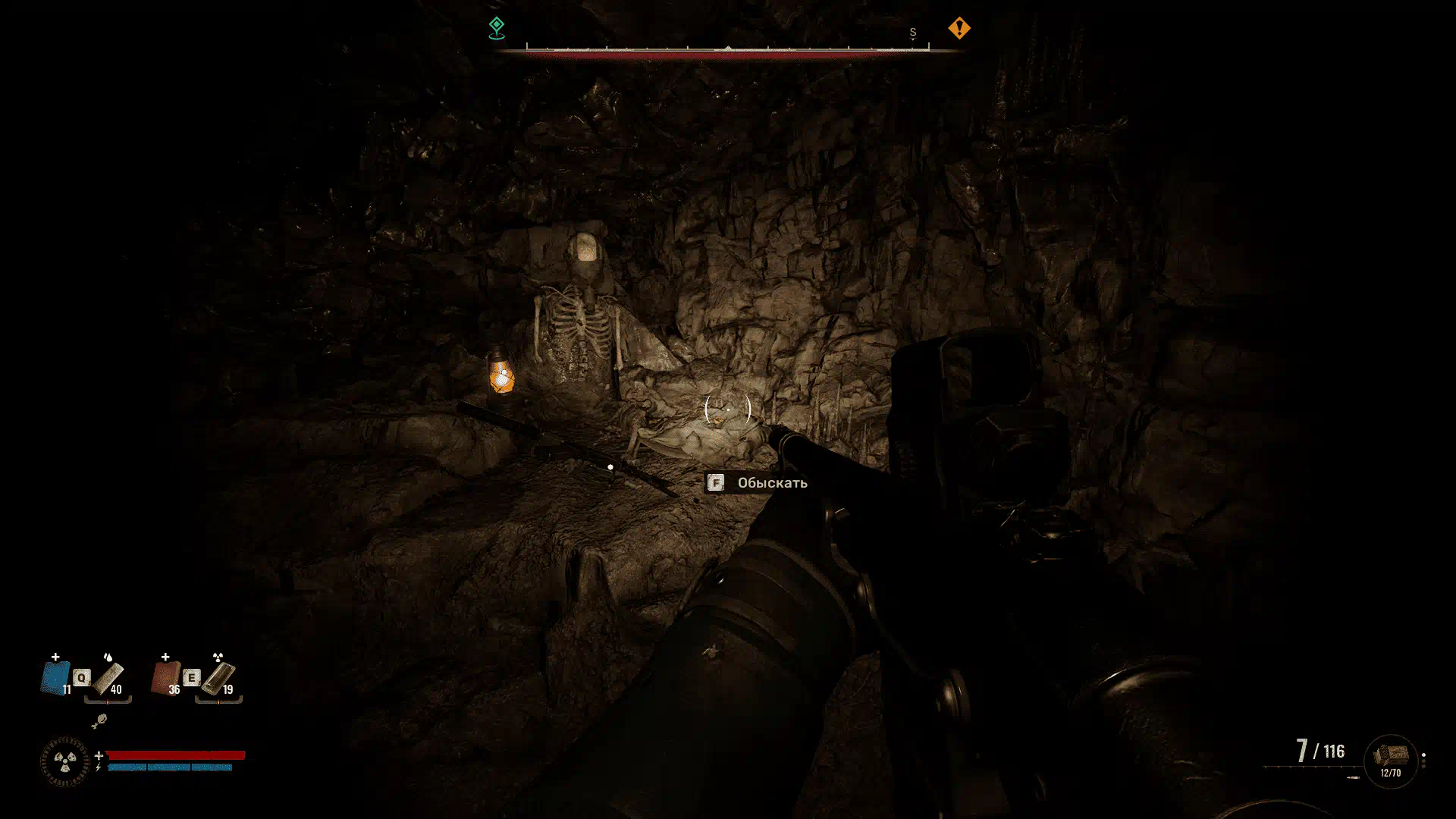Click the radiation gauge dial
Viewport: 1456px width, 819px height.
64,761
